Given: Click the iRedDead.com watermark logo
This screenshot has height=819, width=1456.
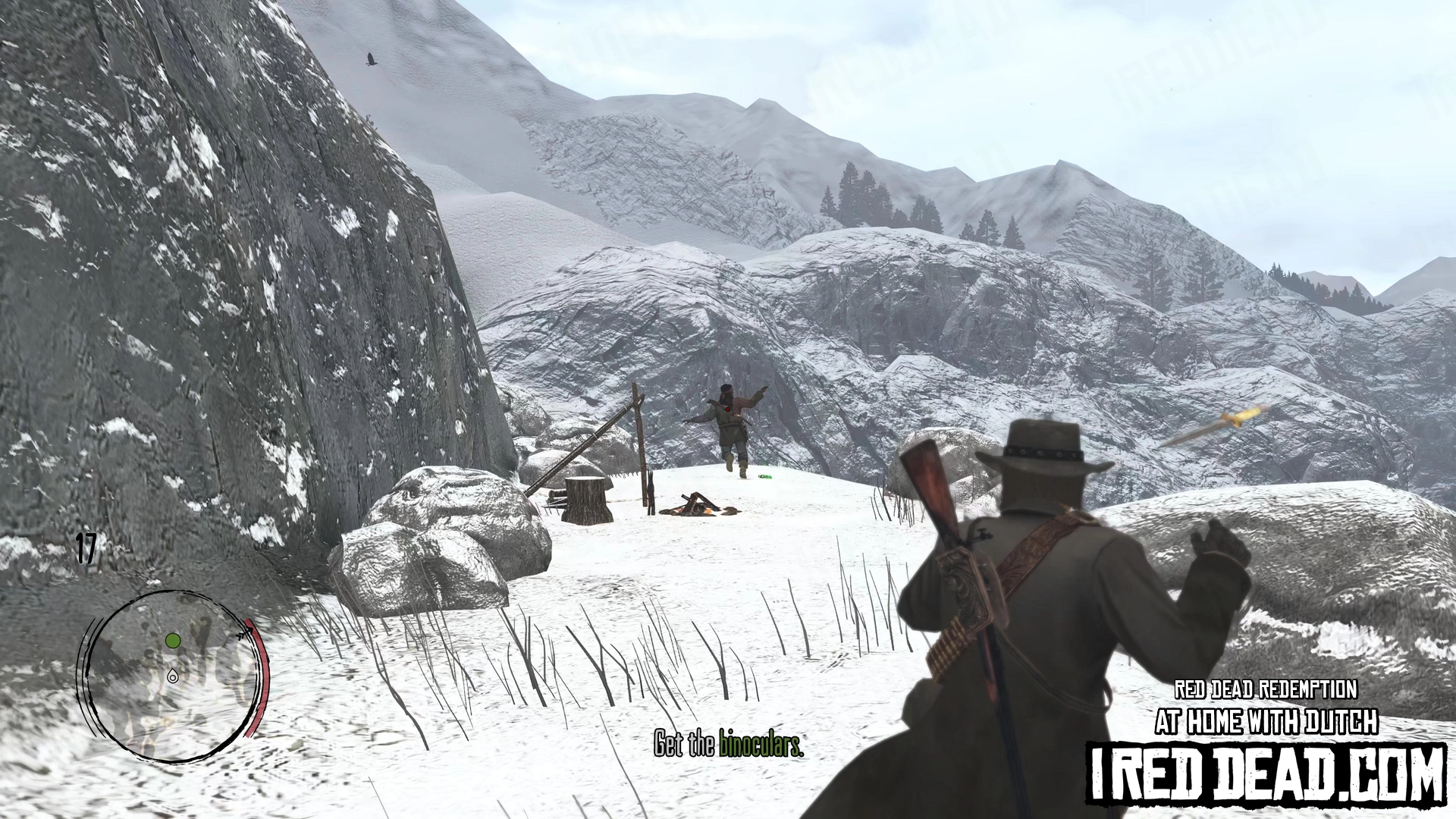Looking at the screenshot, I should tap(1266, 773).
